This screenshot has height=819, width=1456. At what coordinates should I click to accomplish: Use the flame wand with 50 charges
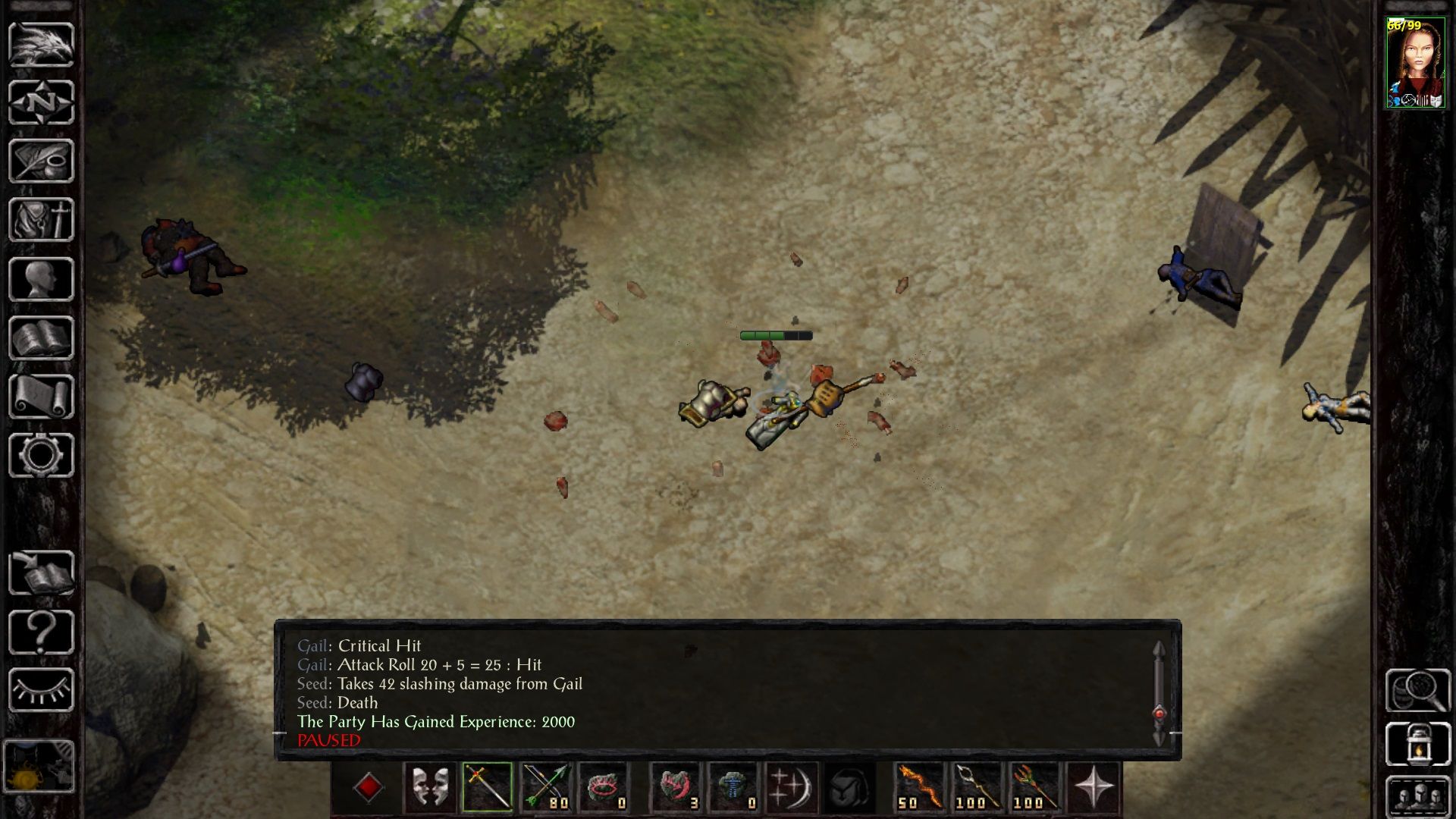[919, 787]
